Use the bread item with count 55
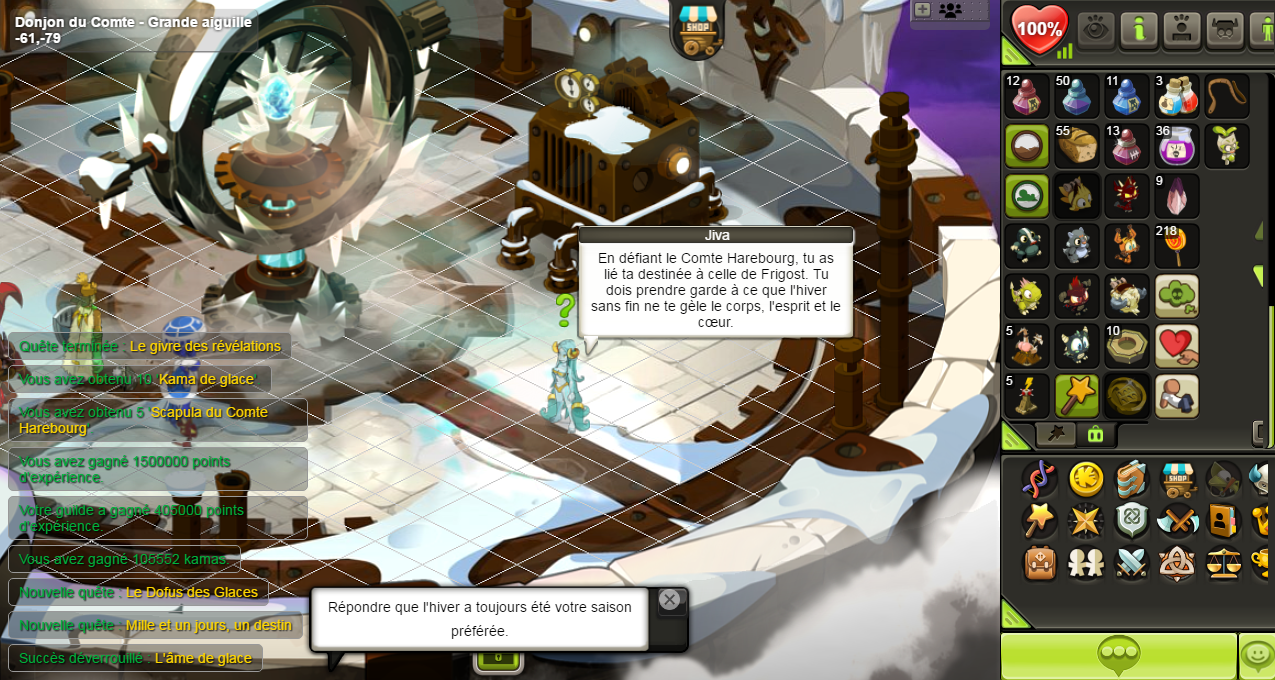This screenshot has height=680, width=1275. (1077, 146)
